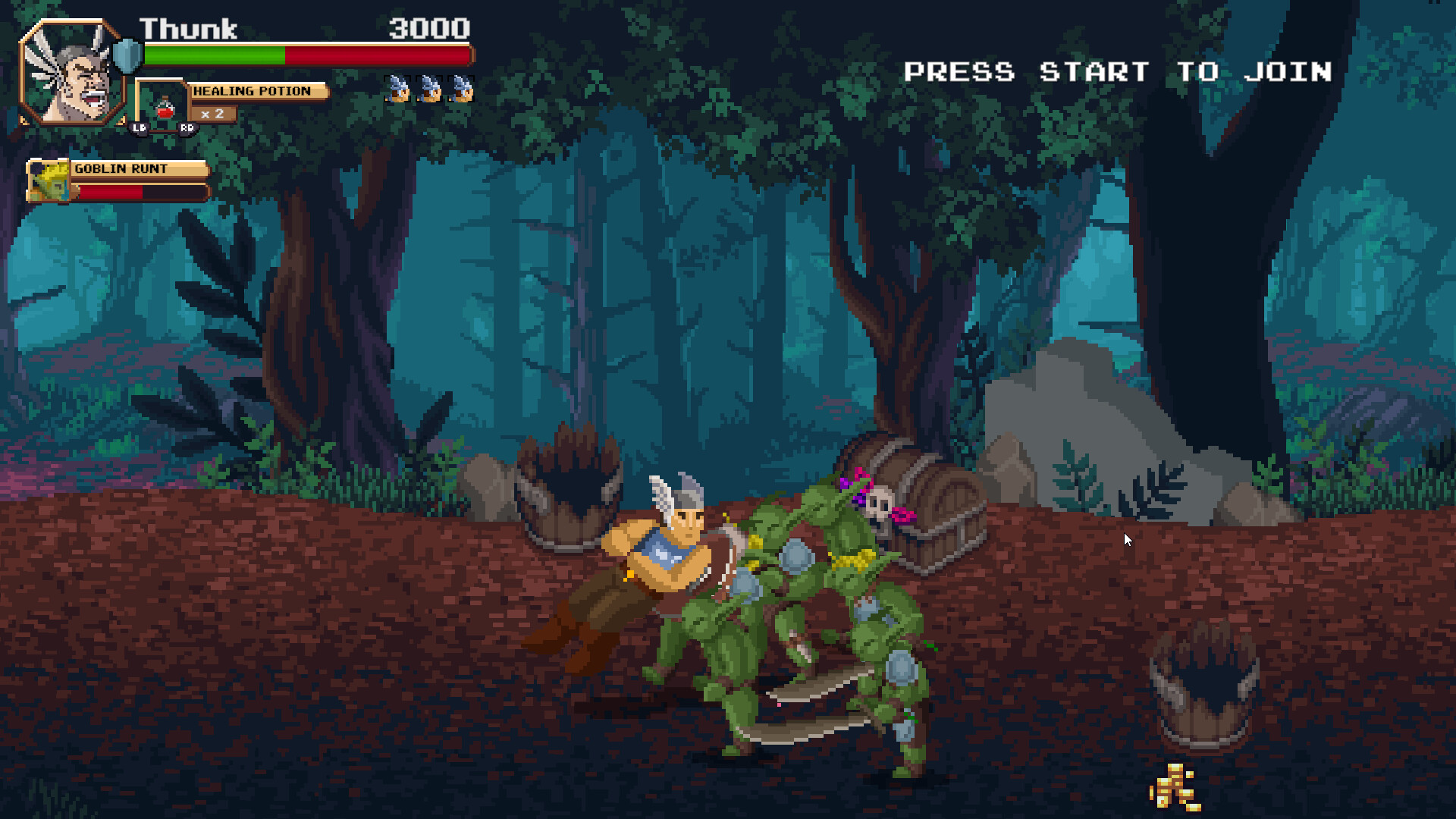
Task: Click the skull above the treasure chest
Action: coord(880,500)
